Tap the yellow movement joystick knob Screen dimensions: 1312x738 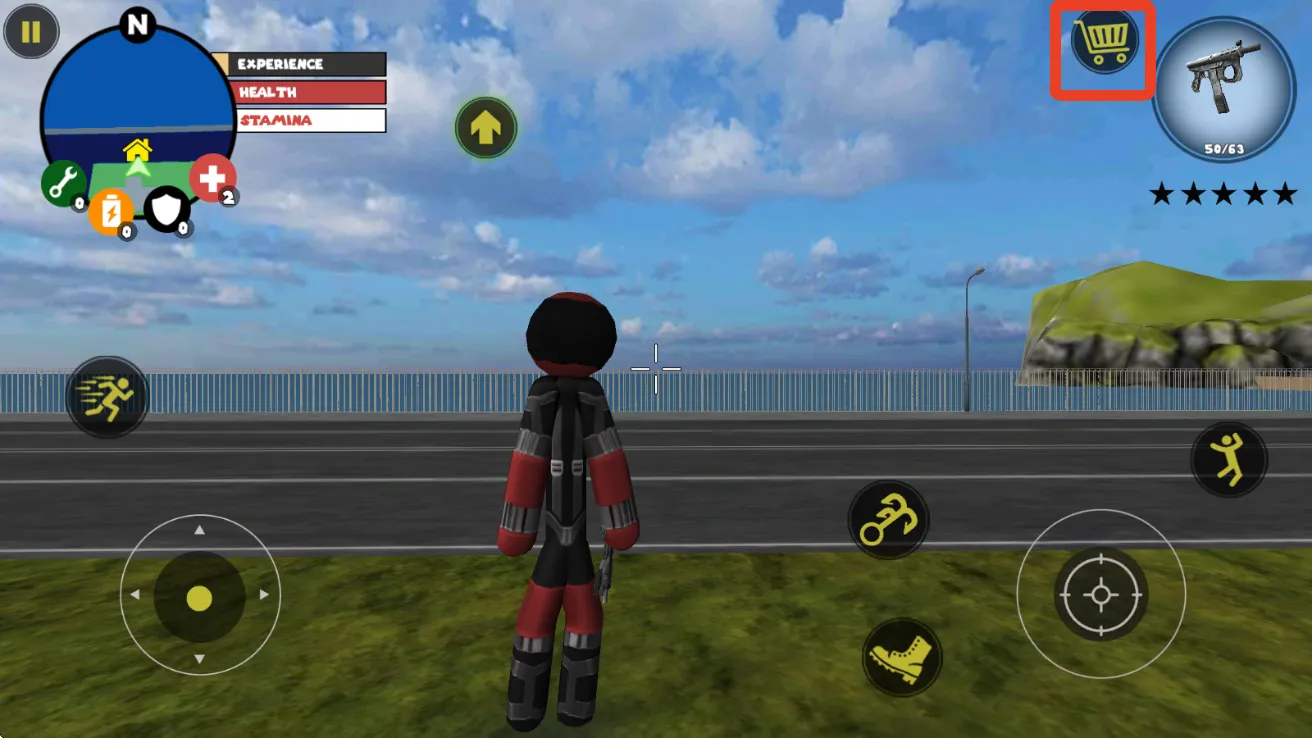(199, 598)
